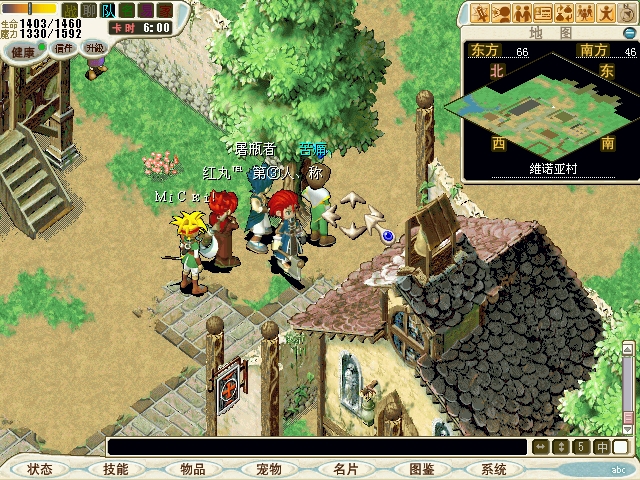Open the 图鉴 (Album) menu

(421, 469)
